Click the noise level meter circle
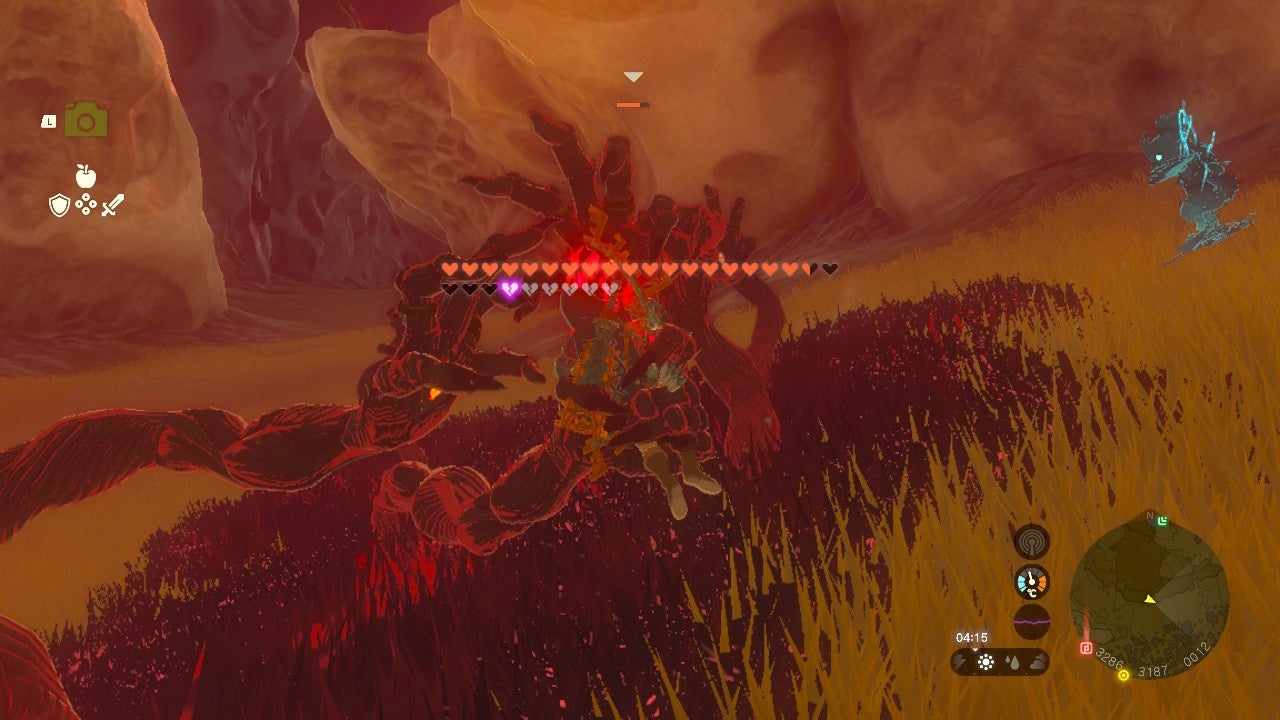Screen dimensions: 1280x720 pyautogui.click(x=1030, y=621)
